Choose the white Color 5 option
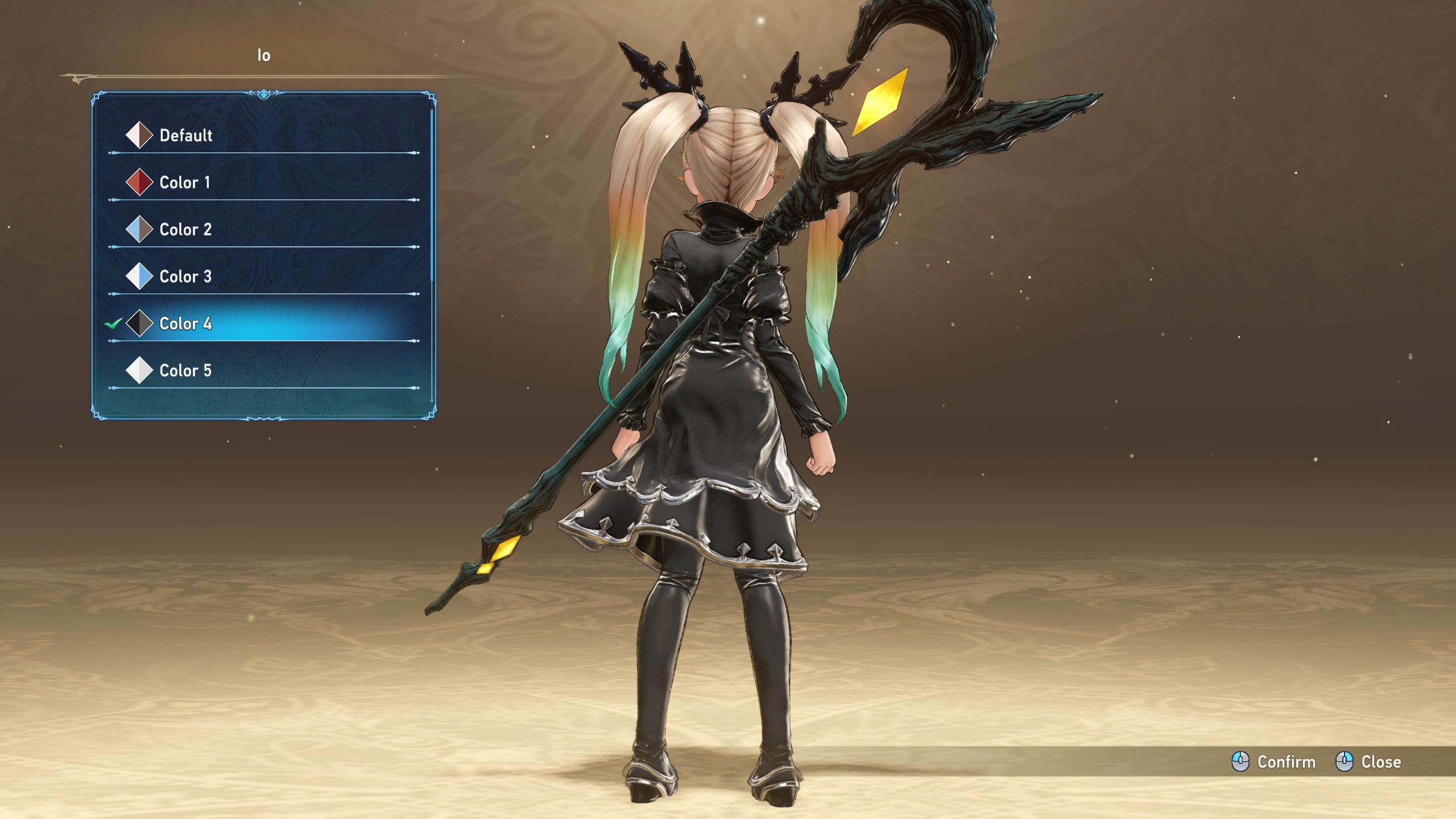1456x819 pixels. coord(185,371)
